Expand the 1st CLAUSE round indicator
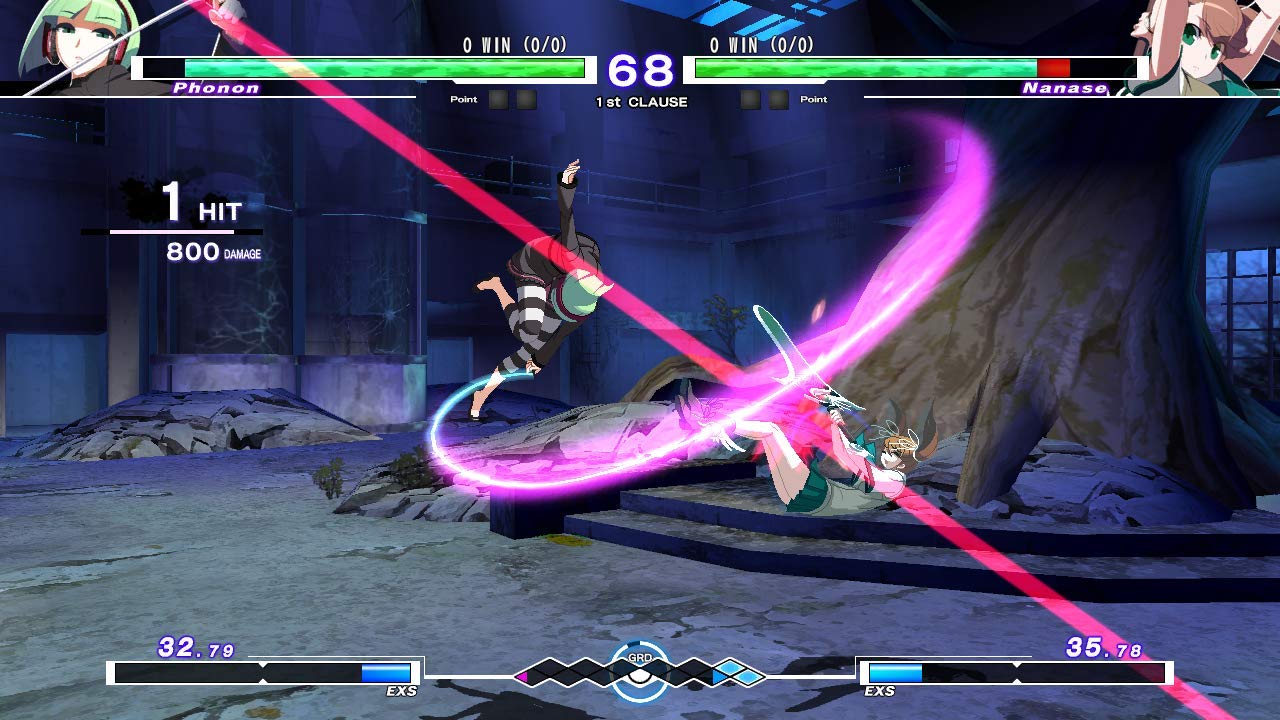Screen dimensions: 1280x720 (x=645, y=100)
